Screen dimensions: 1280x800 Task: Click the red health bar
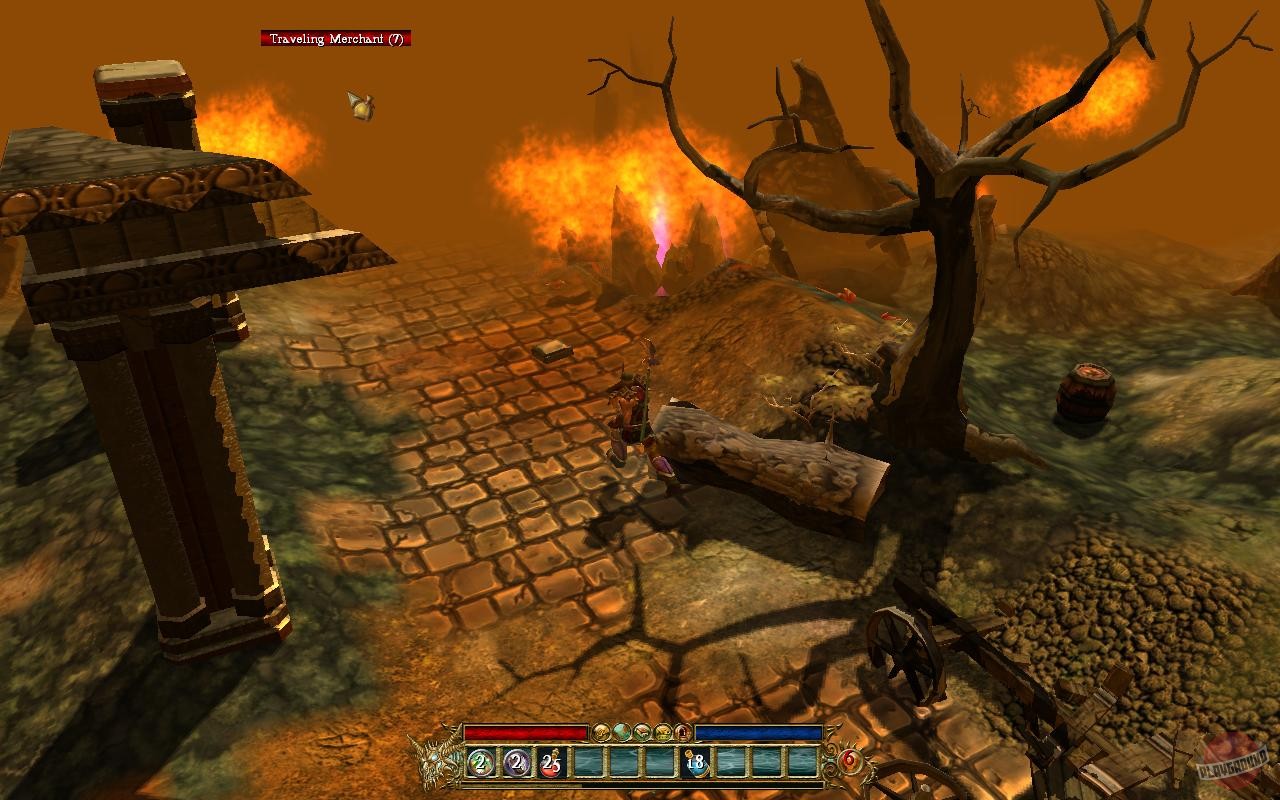(x=525, y=731)
